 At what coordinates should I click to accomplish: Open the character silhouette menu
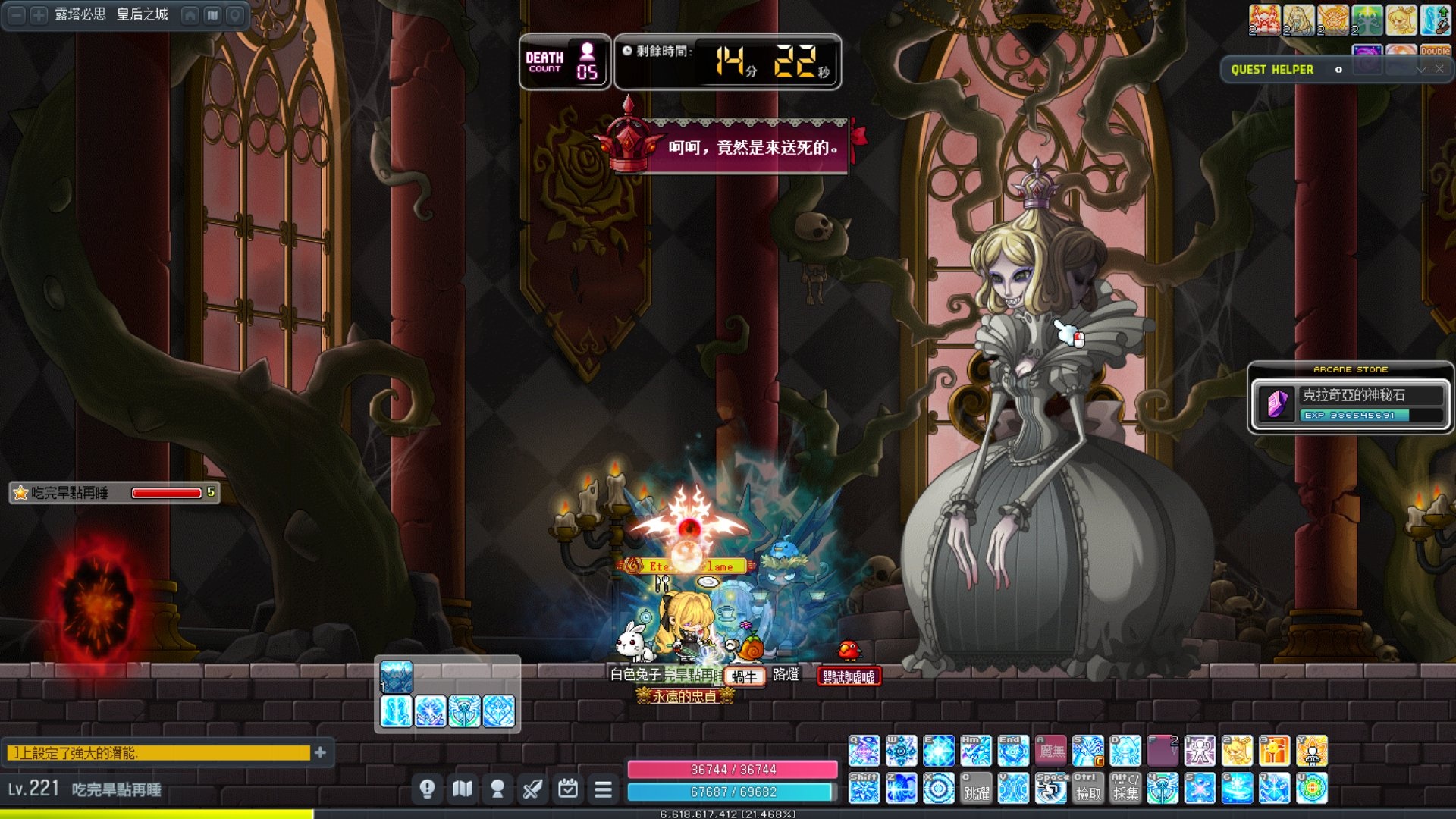click(497, 789)
